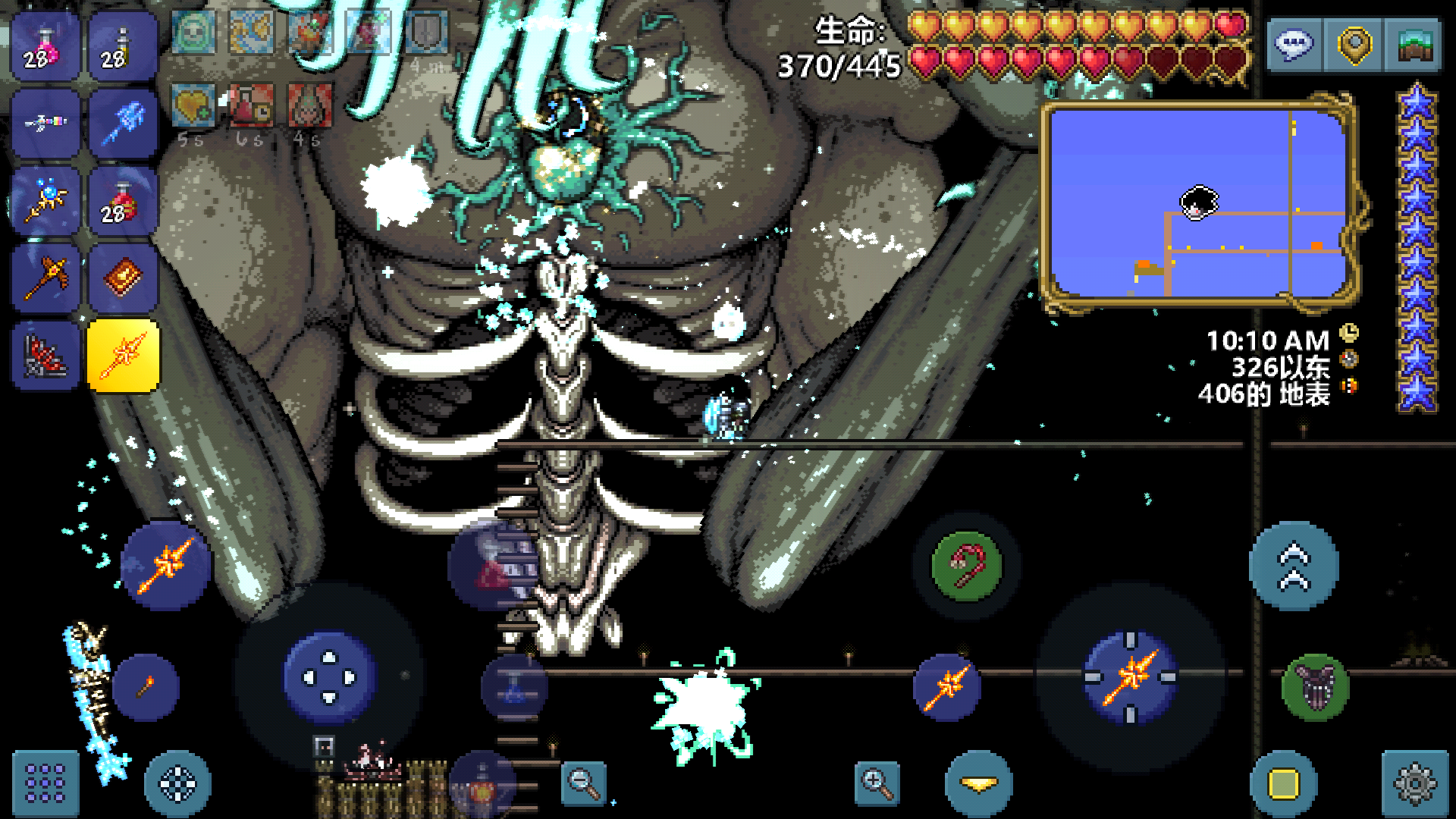
Task: Jump with the double-arrow button
Action: [x=1294, y=566]
